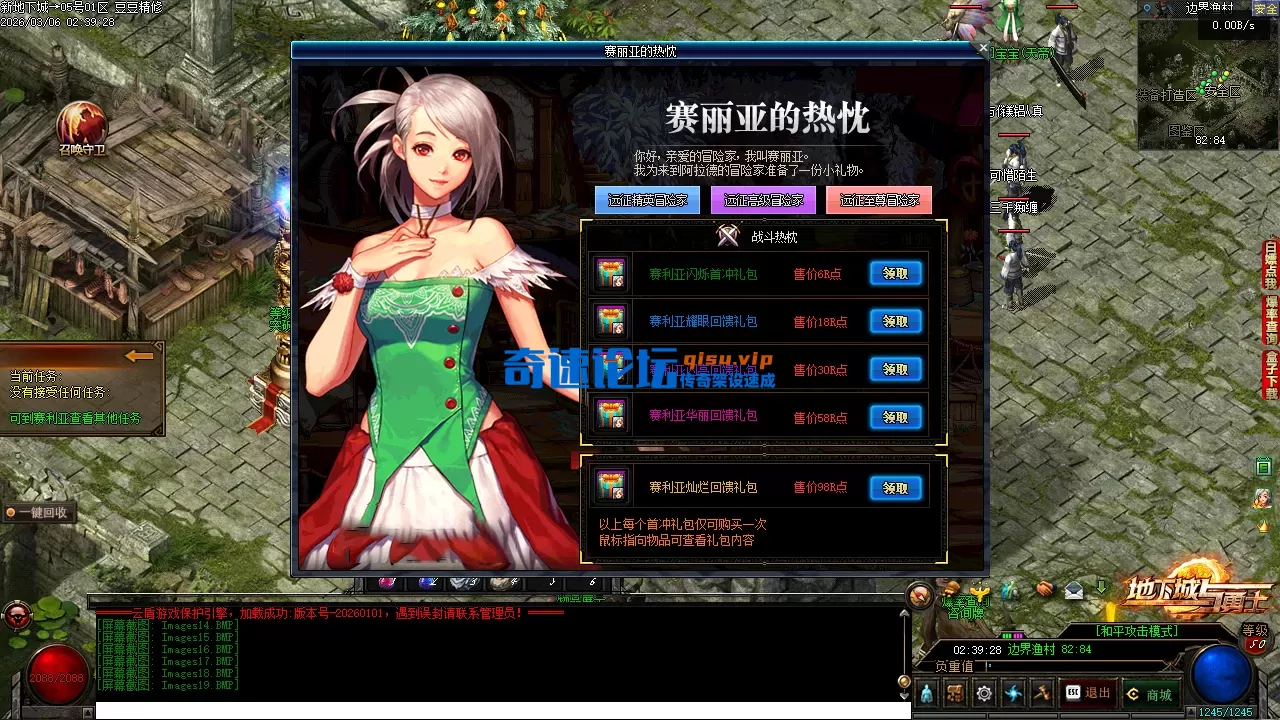Image resolution: width=1280 pixels, height=720 pixels.
Task: Click the hammer forge icon
Action: point(1040,692)
